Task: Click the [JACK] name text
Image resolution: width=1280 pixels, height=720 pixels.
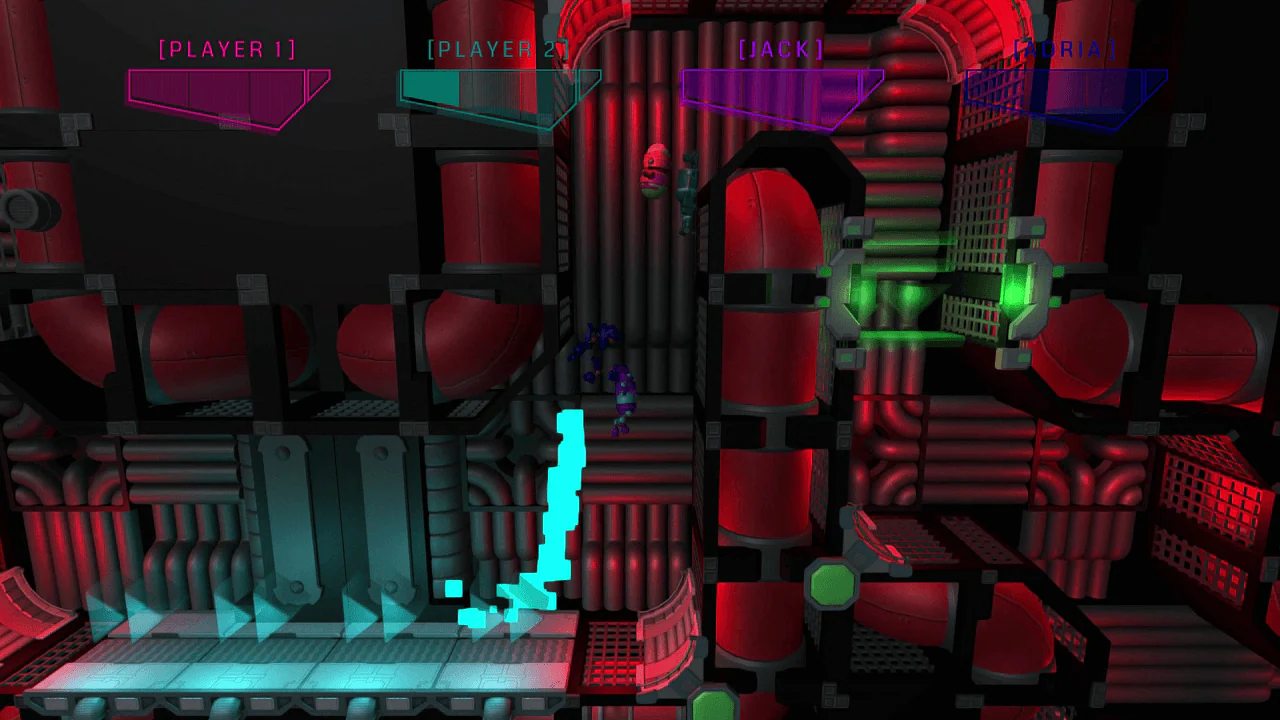Action: coord(780,48)
